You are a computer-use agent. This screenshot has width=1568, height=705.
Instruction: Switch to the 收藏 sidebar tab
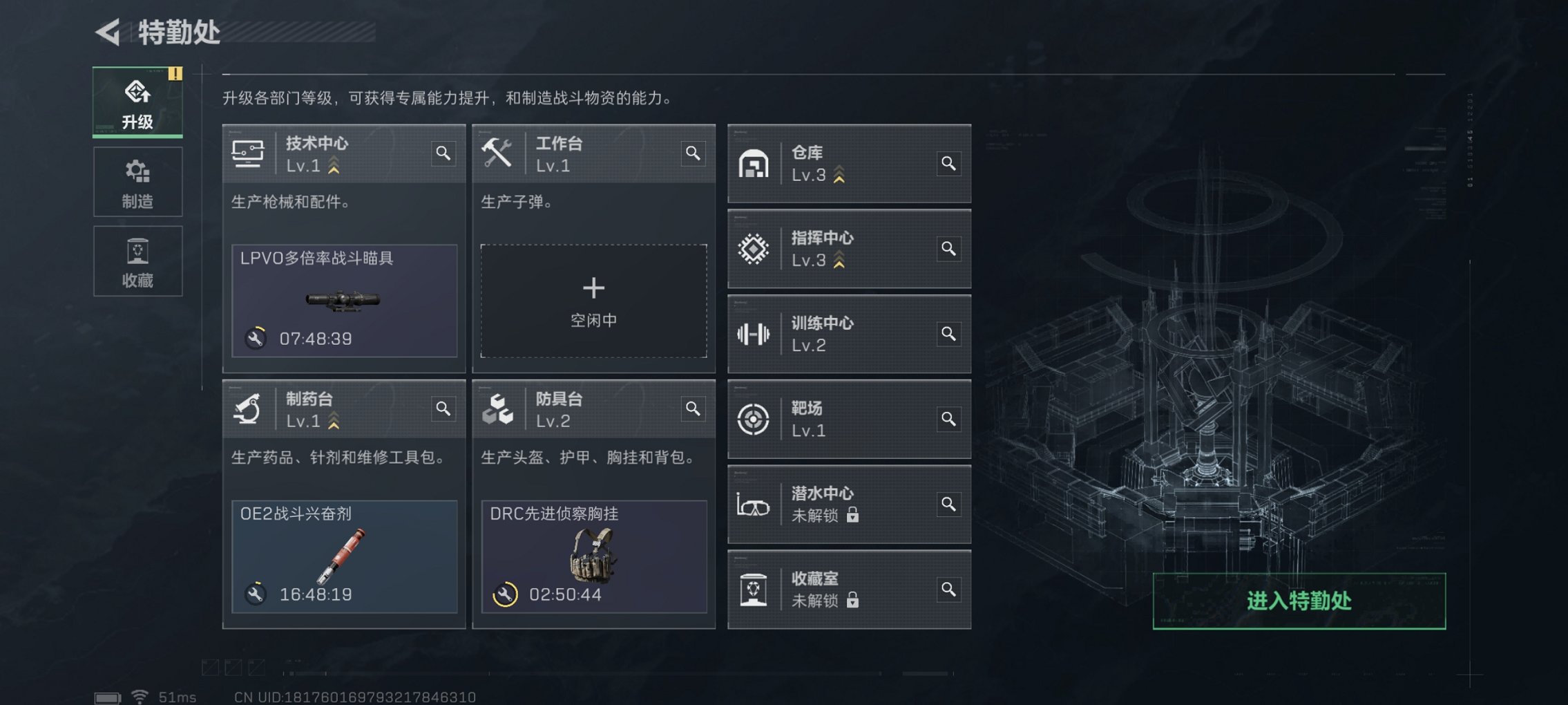(x=137, y=261)
